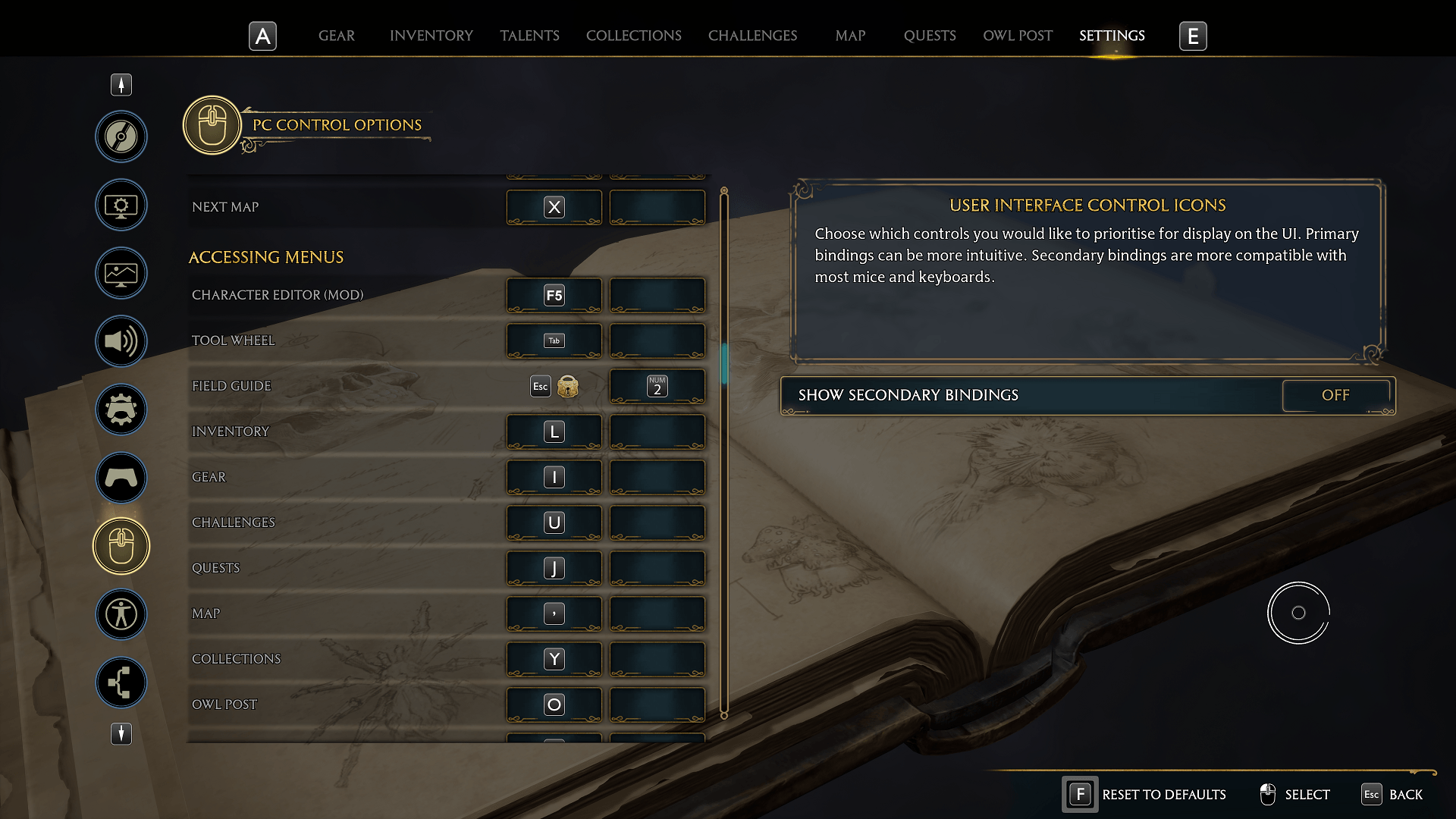Screen dimensions: 1456x819
Task: Open display settings via the monitor icon
Action: [121, 205]
